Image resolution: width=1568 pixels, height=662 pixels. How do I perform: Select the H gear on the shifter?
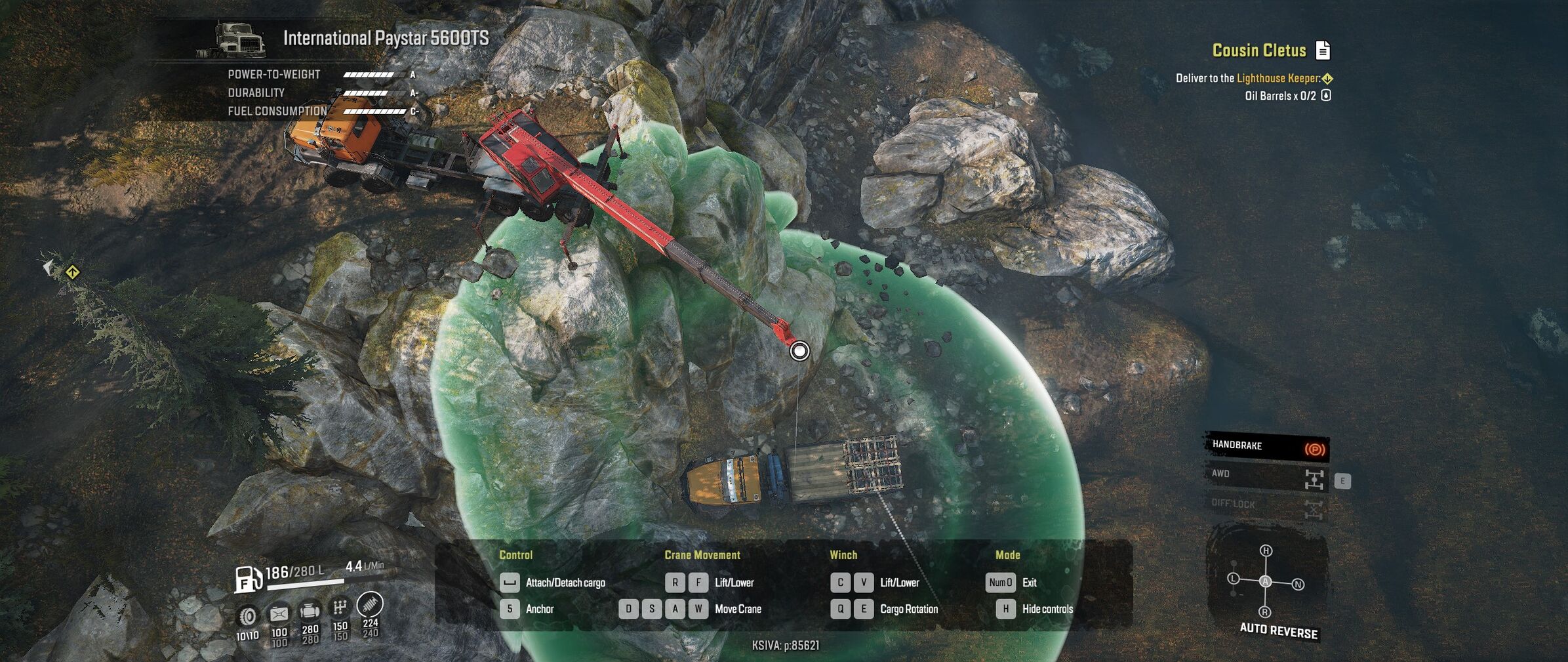point(1266,551)
